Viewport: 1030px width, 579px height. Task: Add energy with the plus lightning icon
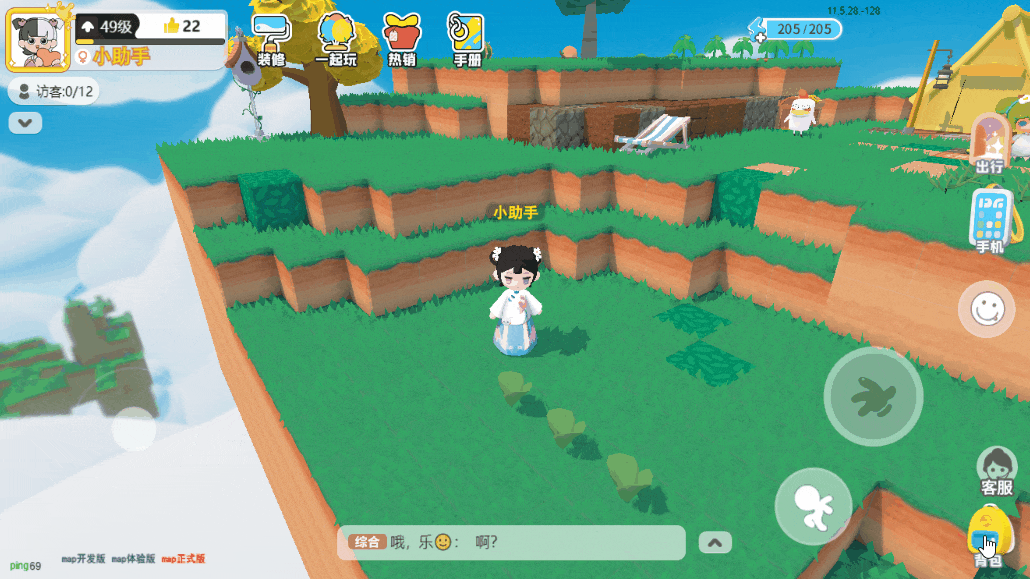[757, 30]
